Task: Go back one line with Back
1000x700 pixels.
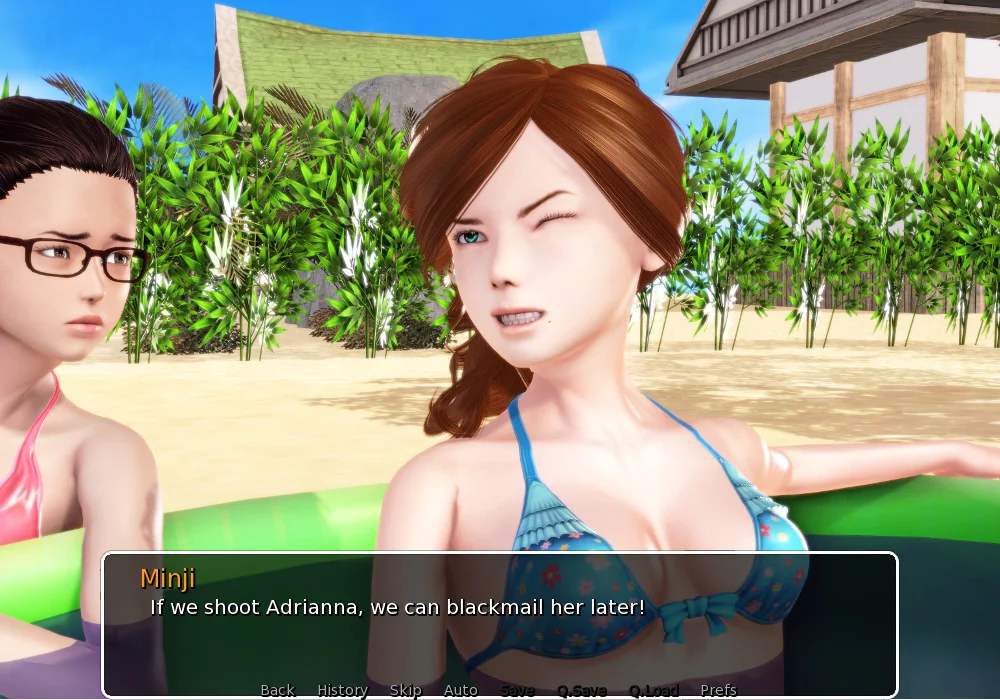Action: 277,690
